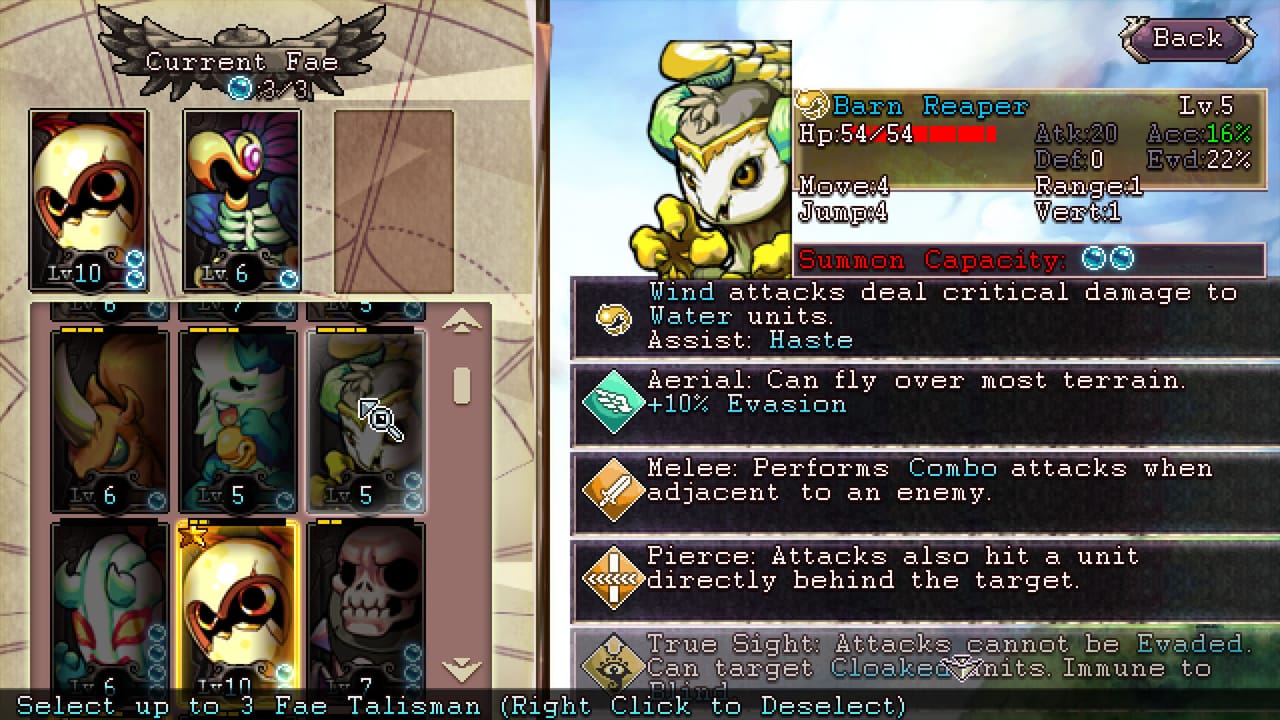Select the Aerial winged ability icon
This screenshot has height=720, width=1280.
612,402
